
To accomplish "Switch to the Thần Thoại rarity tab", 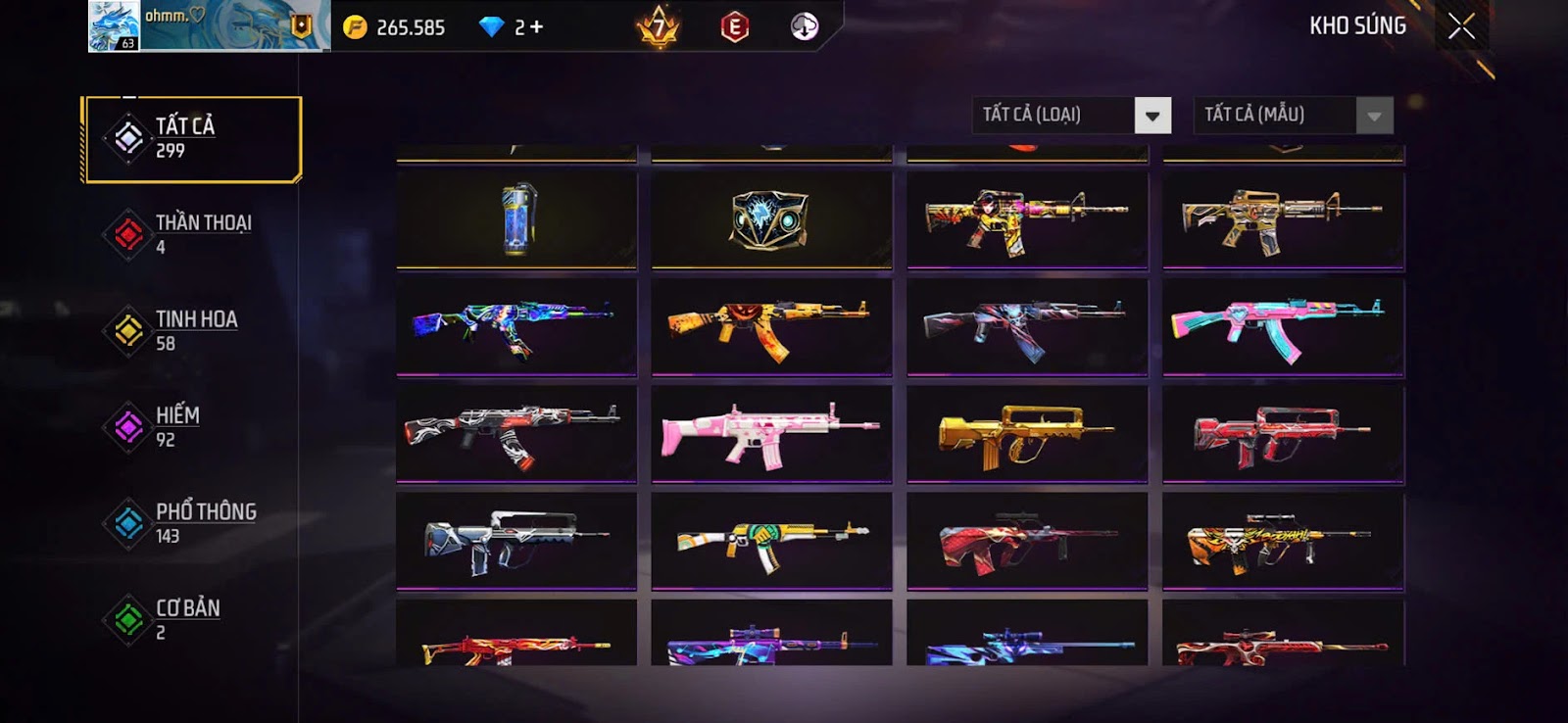I will 192,234.
